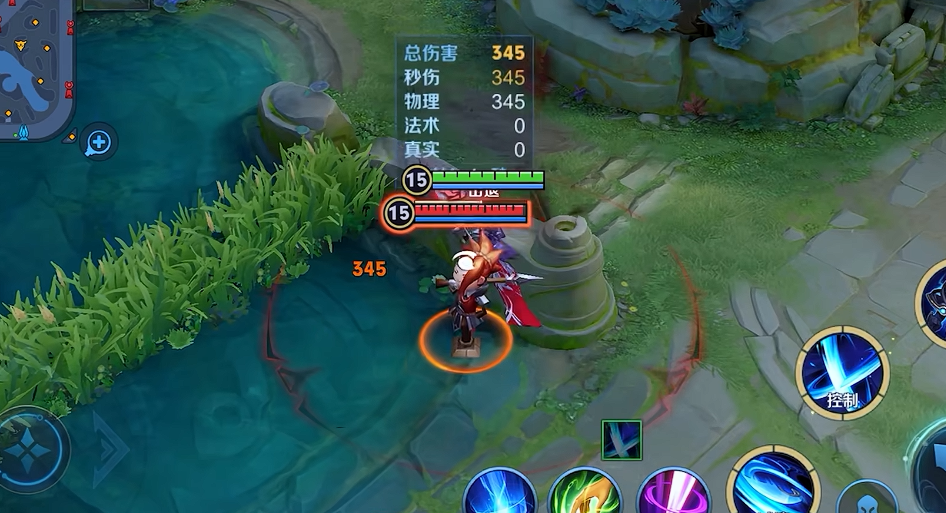The image size is (946, 513).
Task: Tap the blue plus signal button
Action: [x=99, y=143]
